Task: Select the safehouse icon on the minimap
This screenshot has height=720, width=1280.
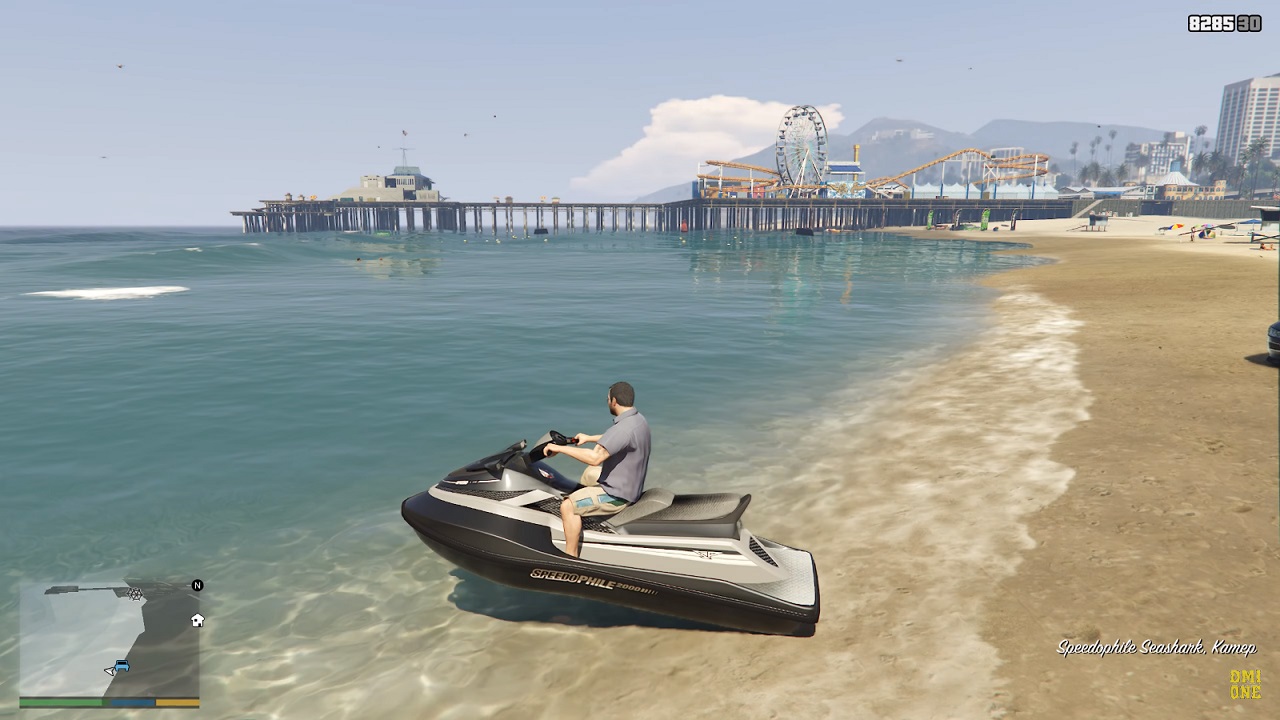Action: point(197,620)
